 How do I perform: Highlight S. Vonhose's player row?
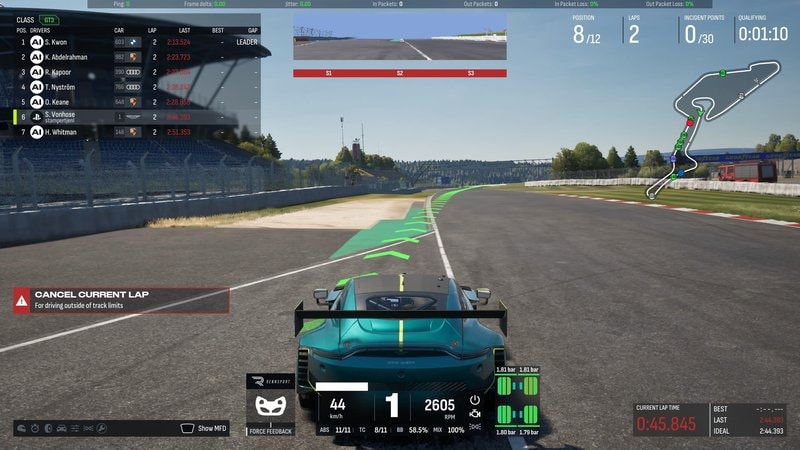click(x=136, y=117)
